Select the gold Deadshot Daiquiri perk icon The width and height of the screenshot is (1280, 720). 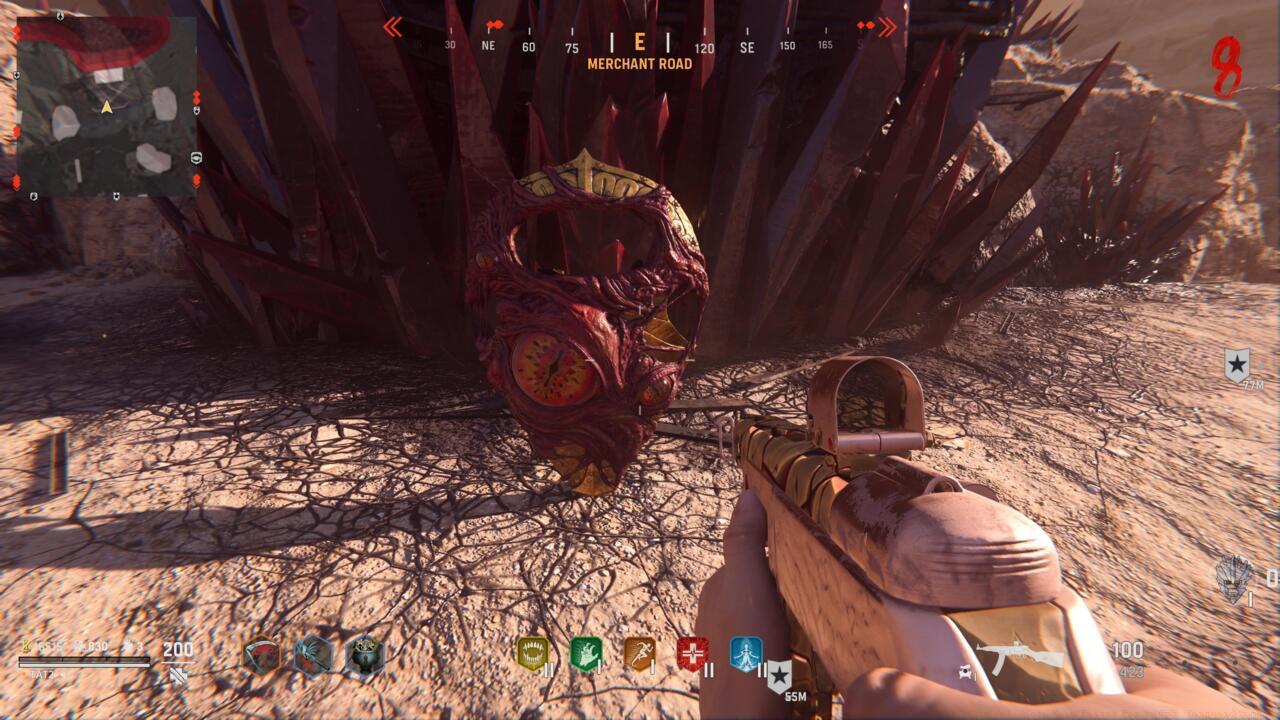(533, 653)
